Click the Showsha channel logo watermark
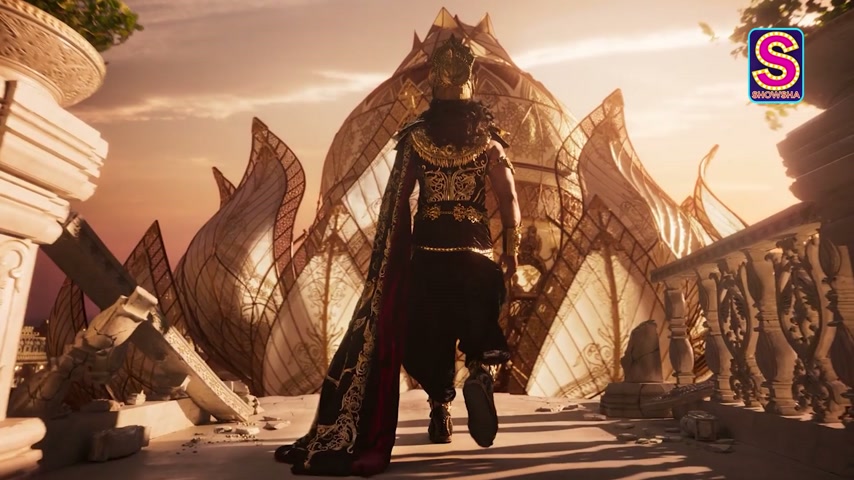854x480 pixels. click(x=775, y=65)
